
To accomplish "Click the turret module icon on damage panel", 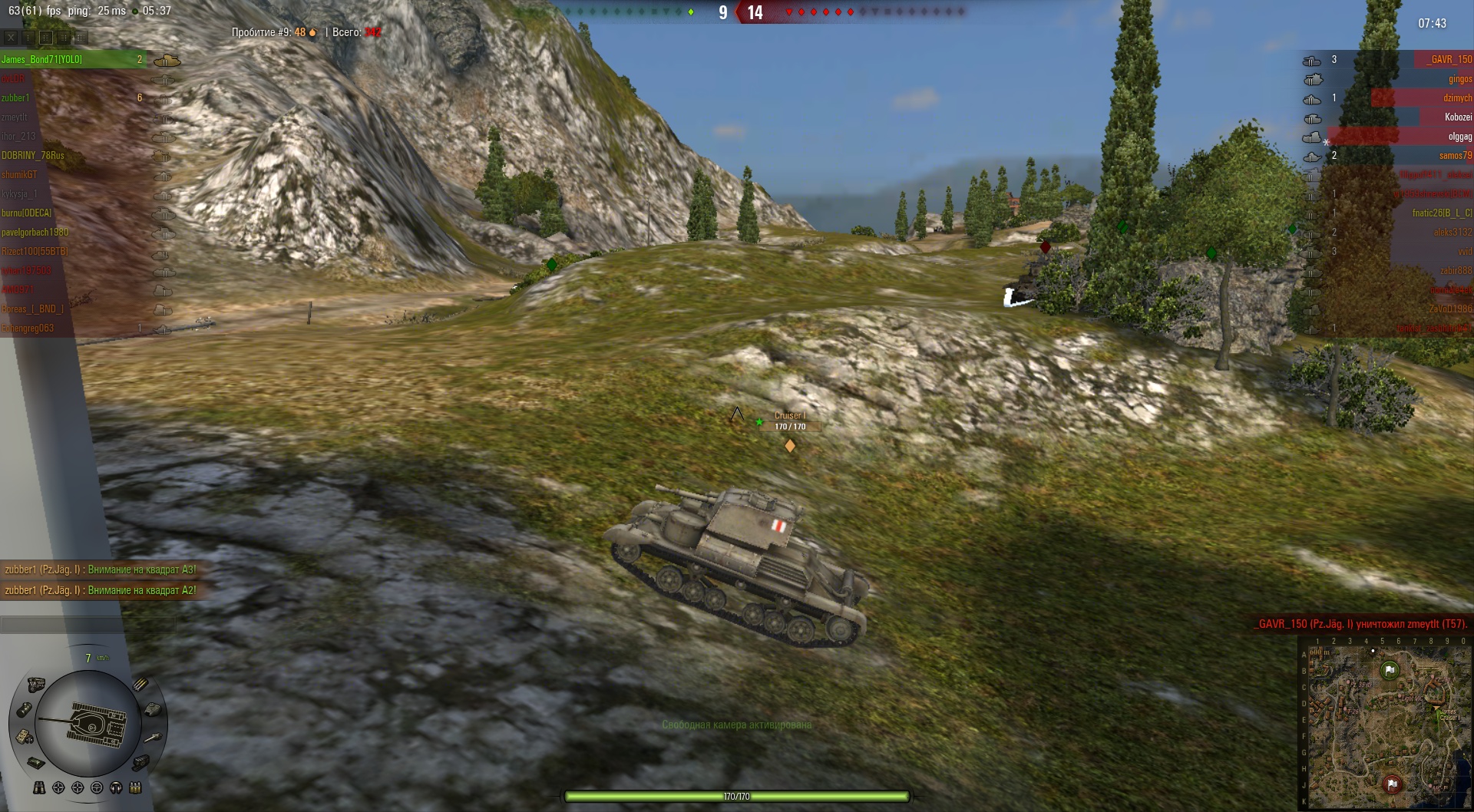I will click(x=152, y=709).
